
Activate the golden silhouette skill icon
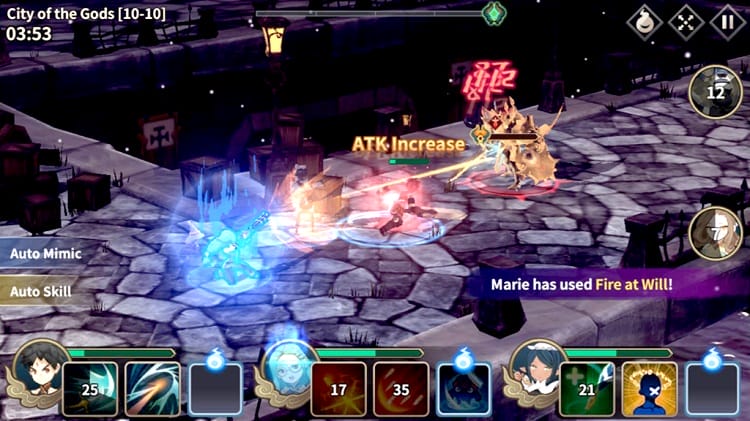pos(650,389)
